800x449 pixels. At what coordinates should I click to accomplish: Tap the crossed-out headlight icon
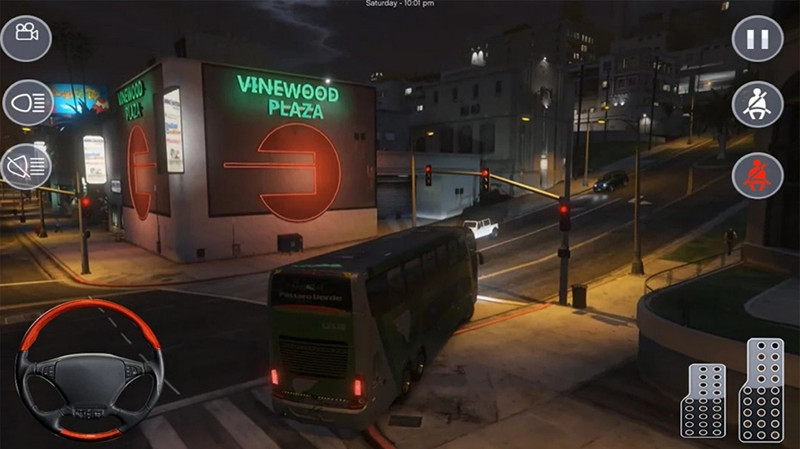(x=26, y=165)
